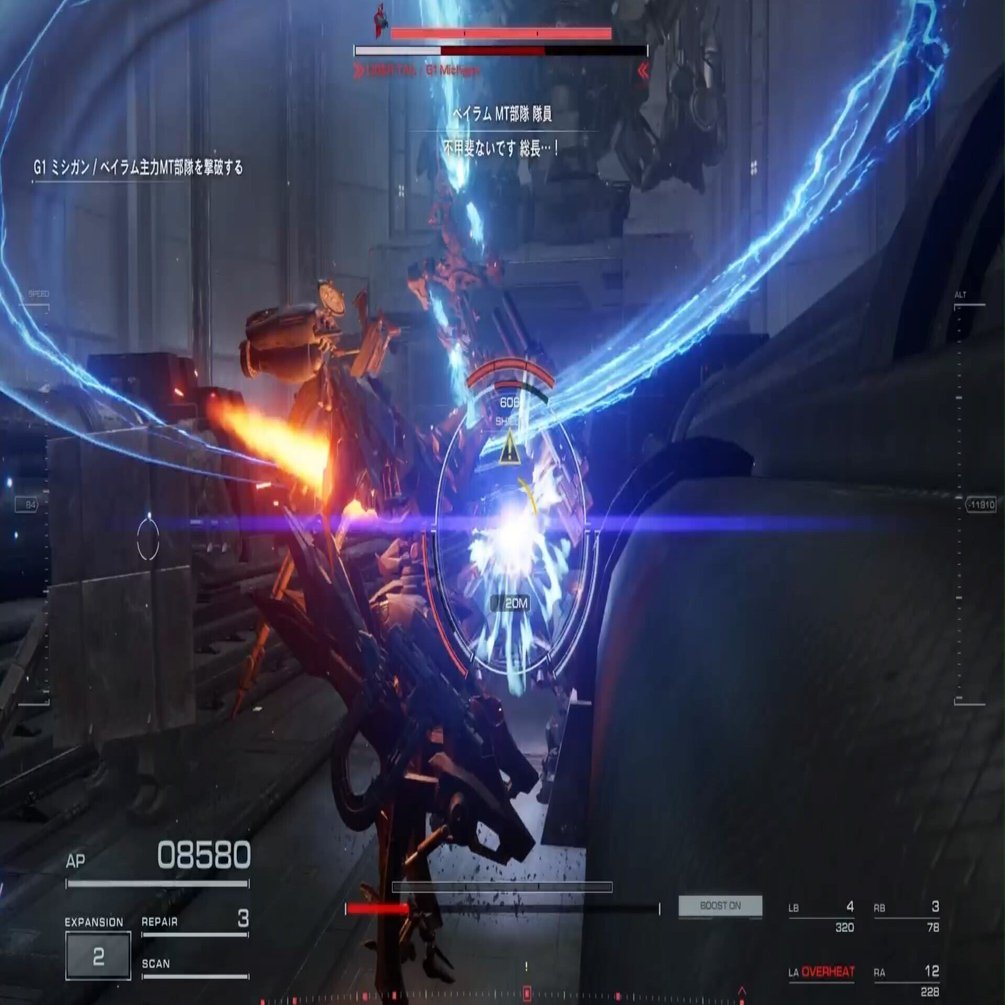
Task: Toggle the BOOST ON indicator
Action: click(x=720, y=906)
